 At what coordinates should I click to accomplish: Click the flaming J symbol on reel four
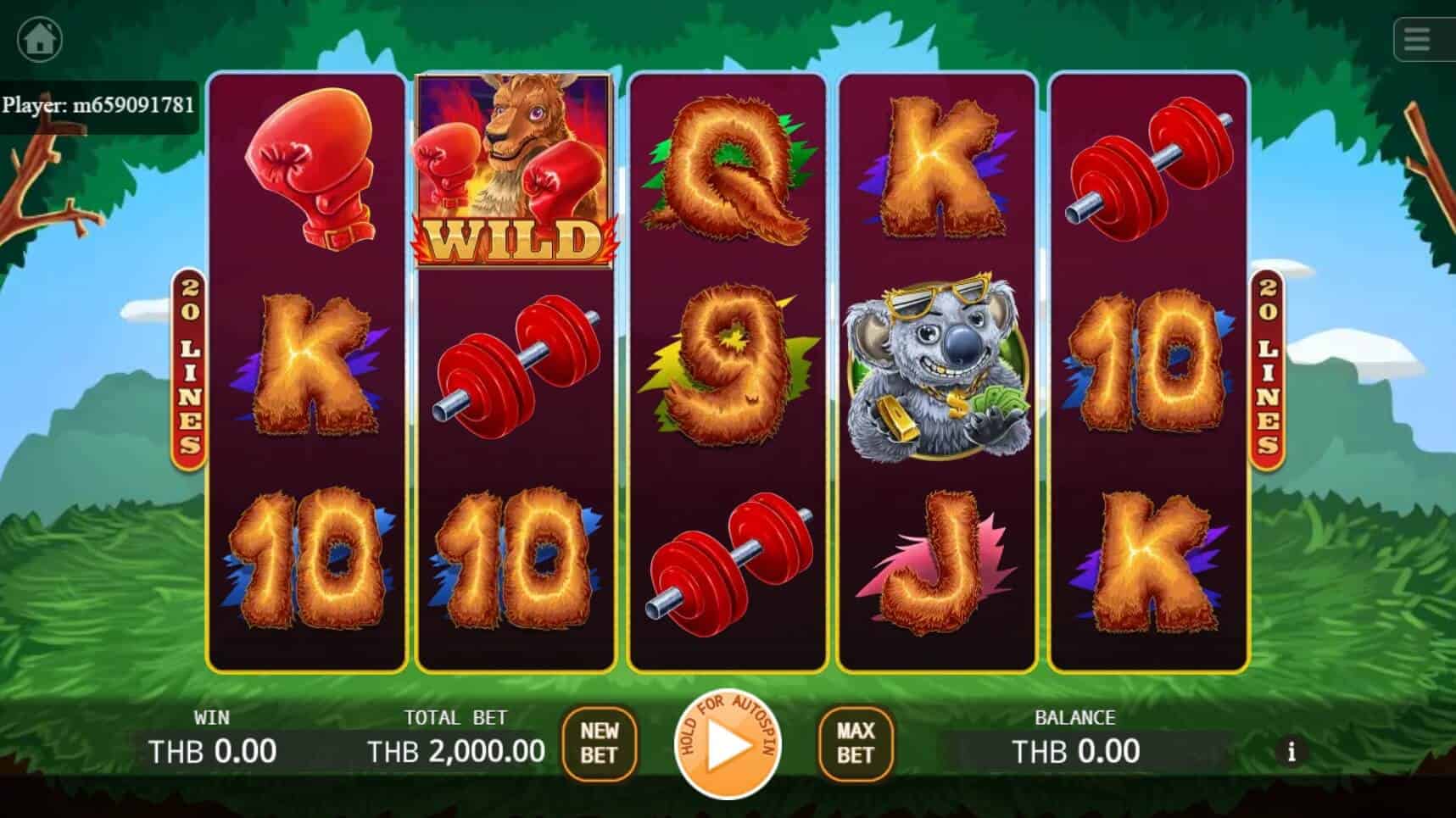(937, 564)
